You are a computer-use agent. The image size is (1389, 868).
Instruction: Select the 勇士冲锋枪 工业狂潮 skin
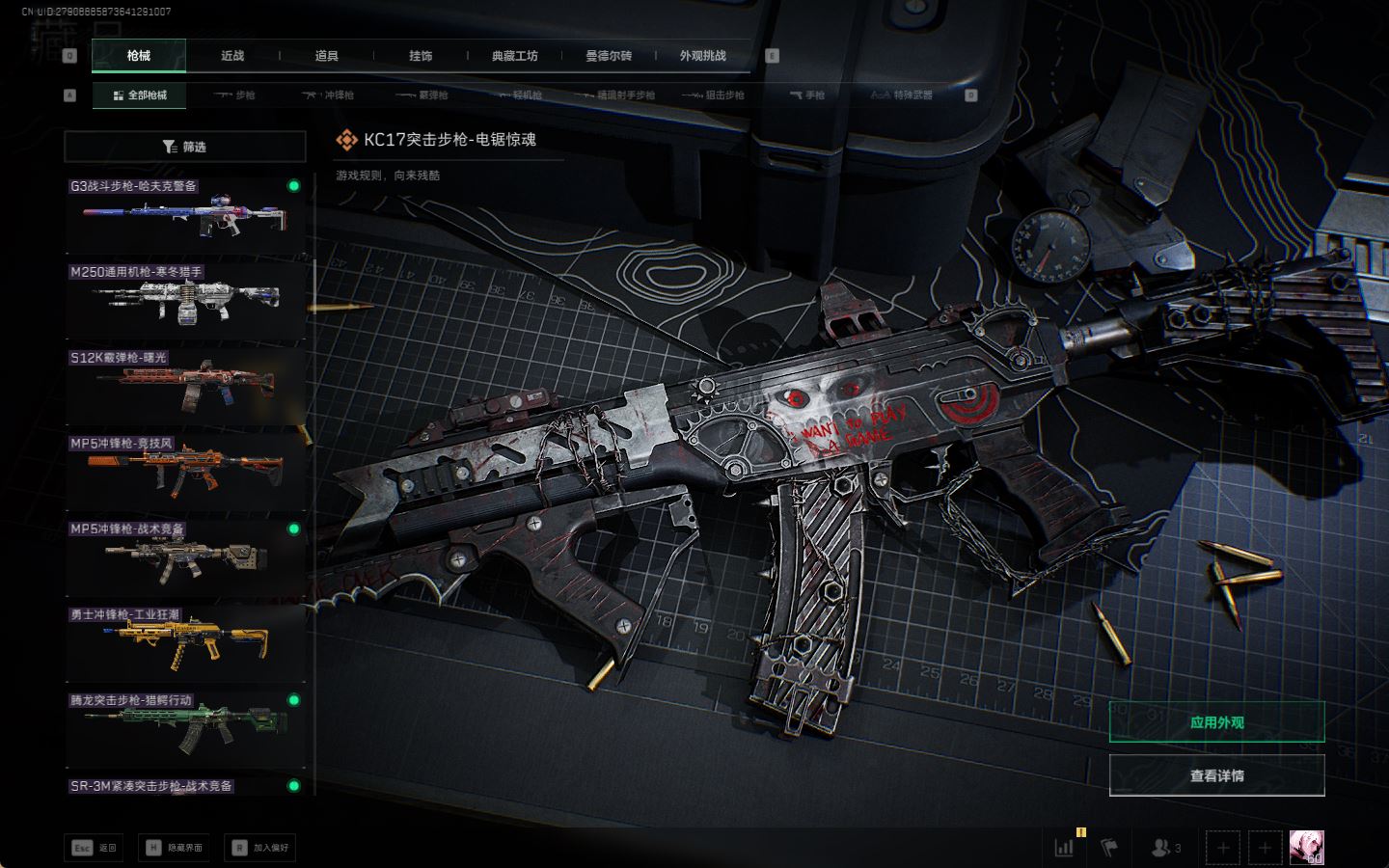coord(185,643)
